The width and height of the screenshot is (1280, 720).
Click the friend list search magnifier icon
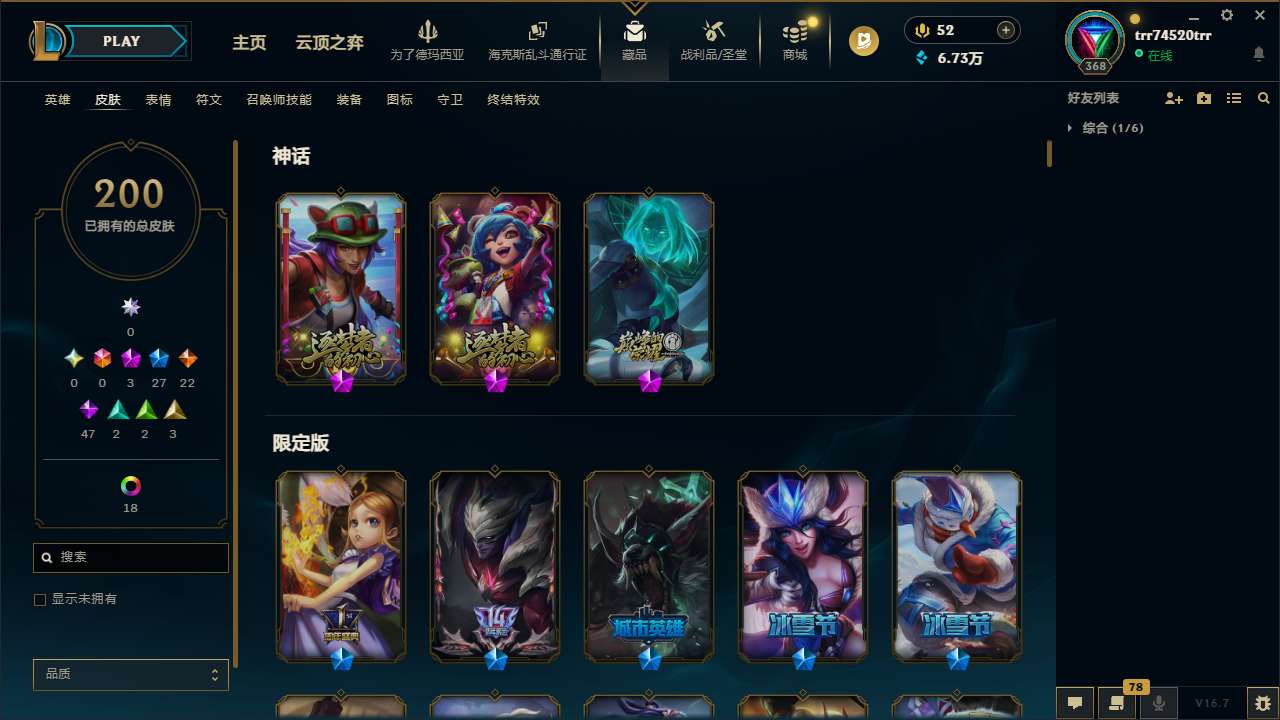(x=1264, y=98)
